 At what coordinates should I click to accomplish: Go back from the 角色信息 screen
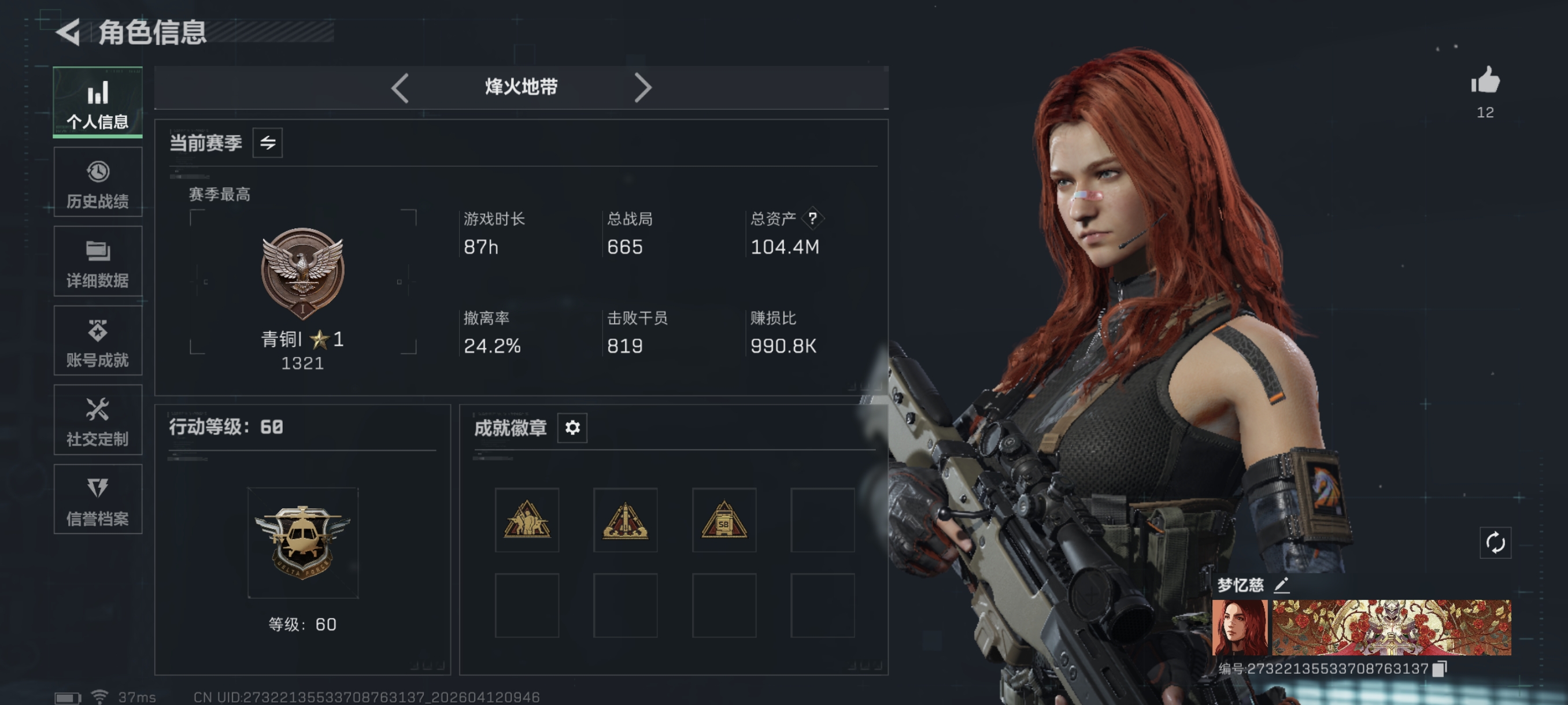coord(69,32)
